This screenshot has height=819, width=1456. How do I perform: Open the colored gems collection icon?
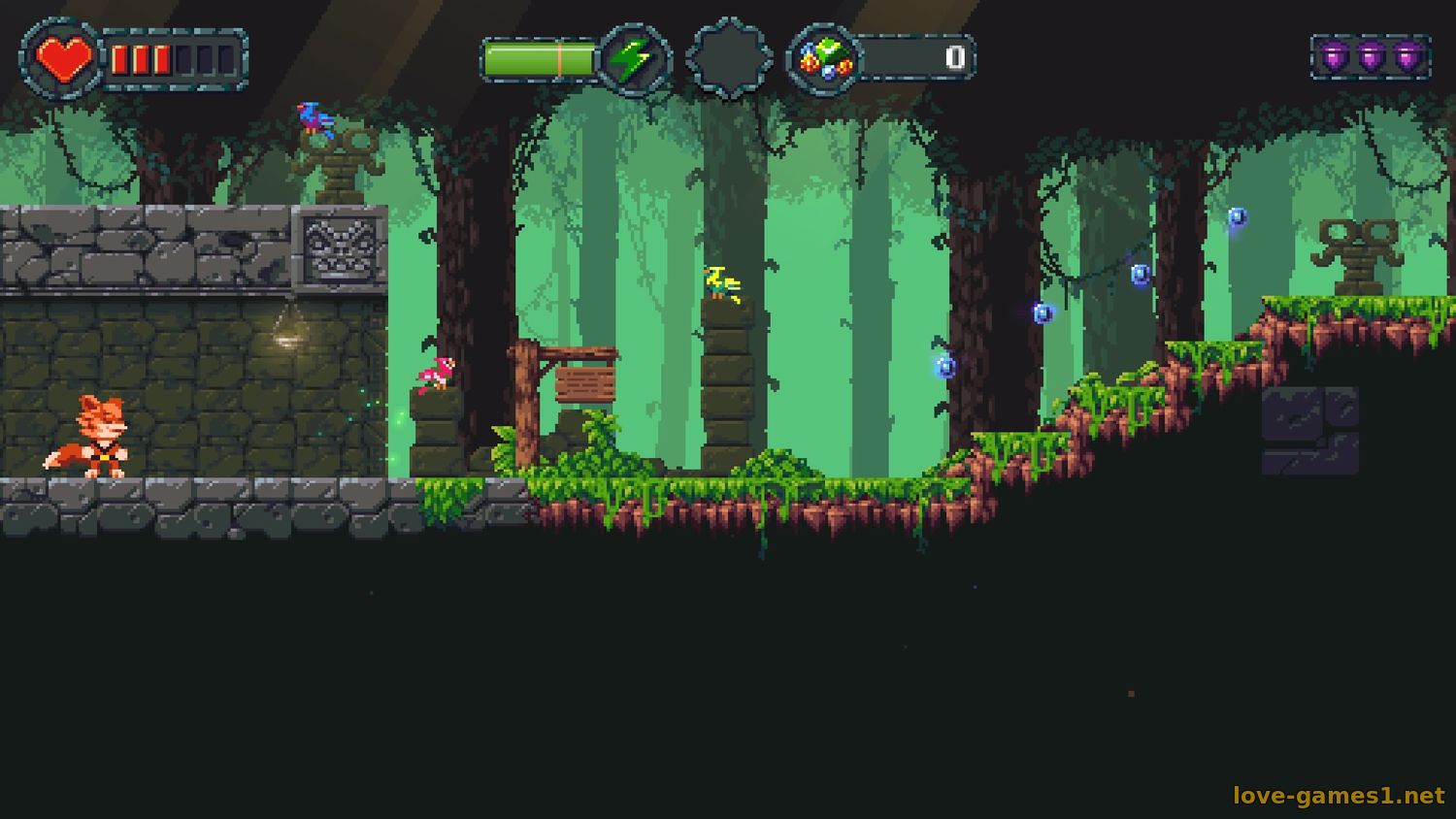pyautogui.click(x=824, y=59)
